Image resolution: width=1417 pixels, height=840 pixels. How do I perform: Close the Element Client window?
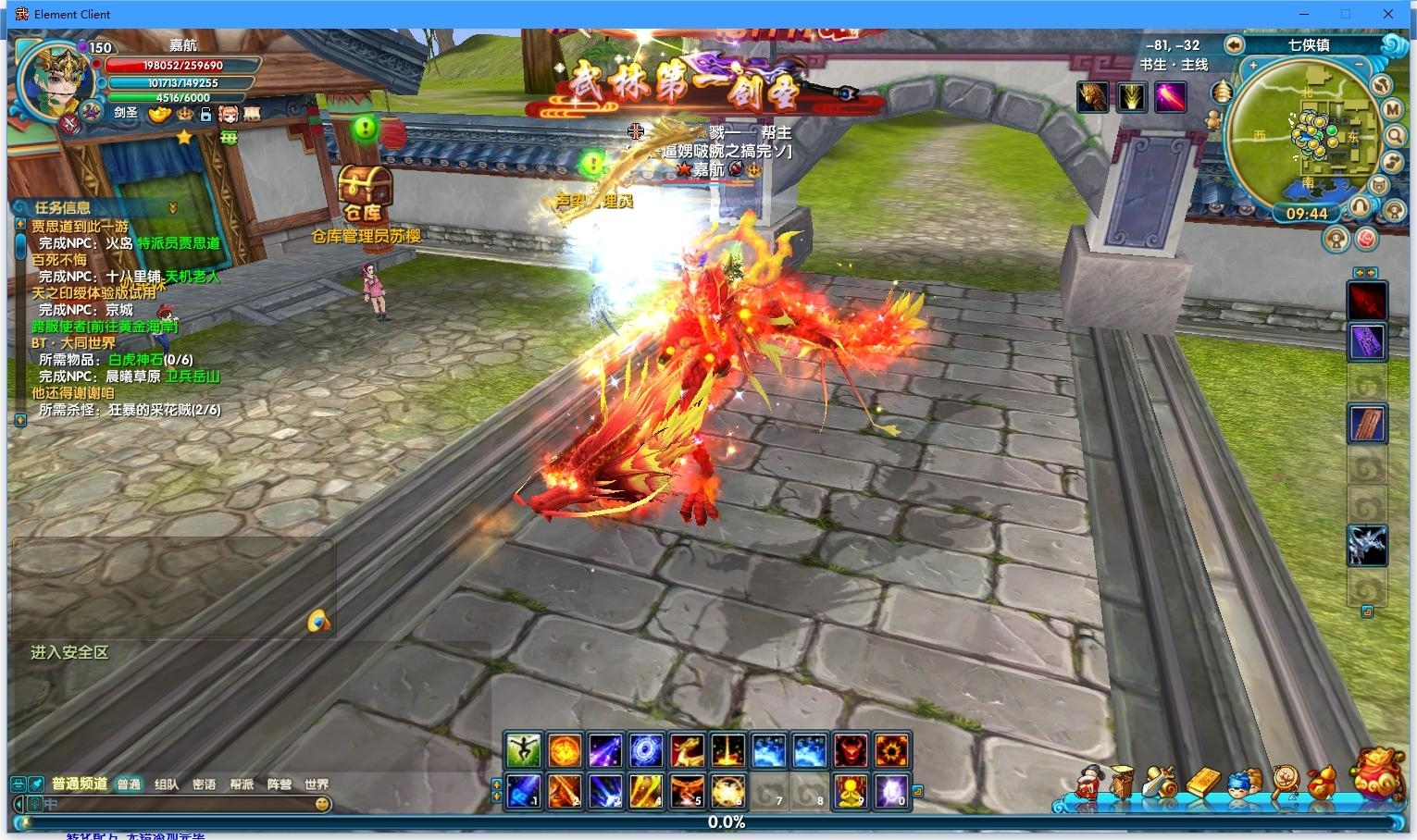click(x=1388, y=14)
